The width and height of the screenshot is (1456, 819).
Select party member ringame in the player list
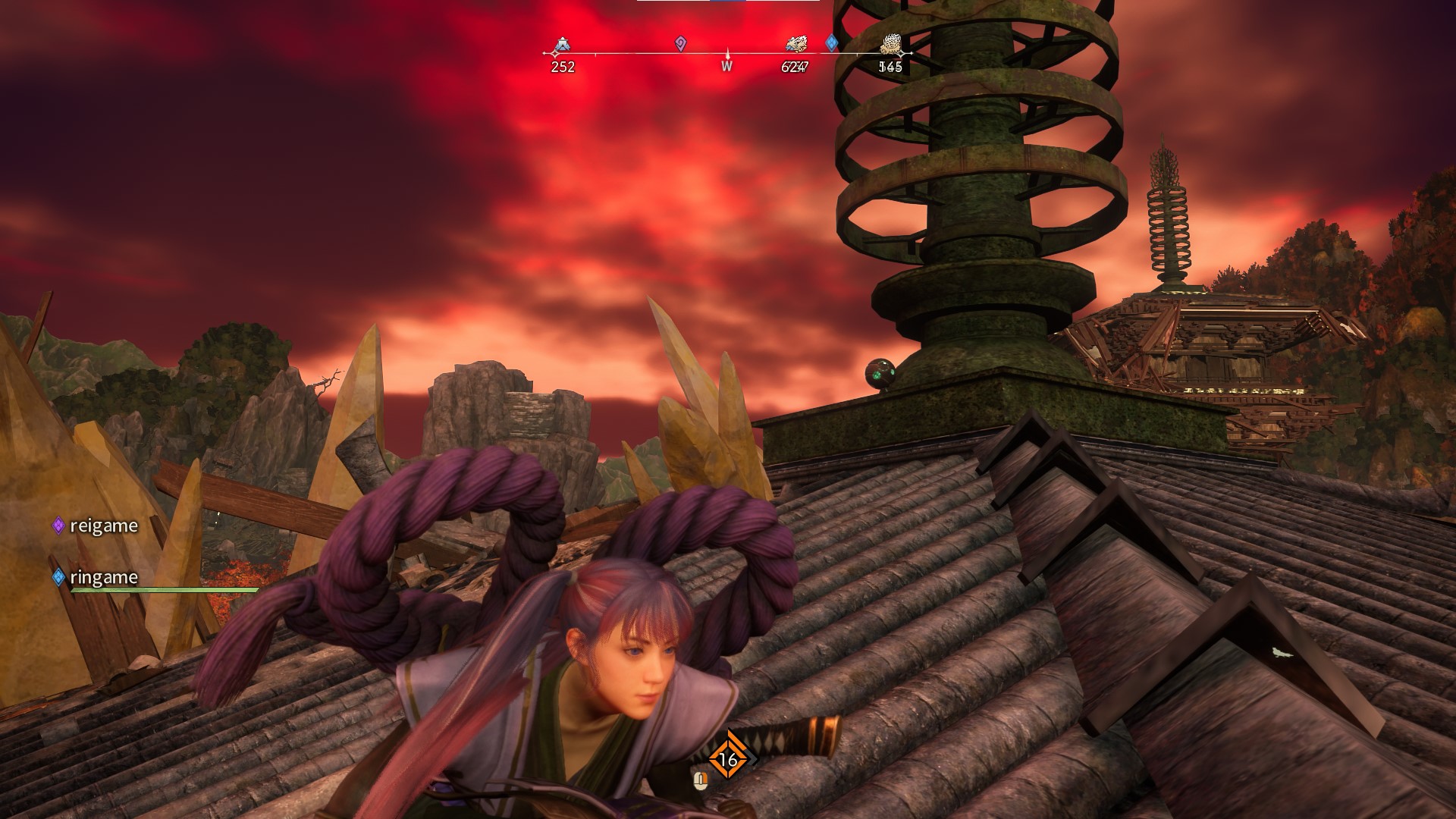[103, 577]
